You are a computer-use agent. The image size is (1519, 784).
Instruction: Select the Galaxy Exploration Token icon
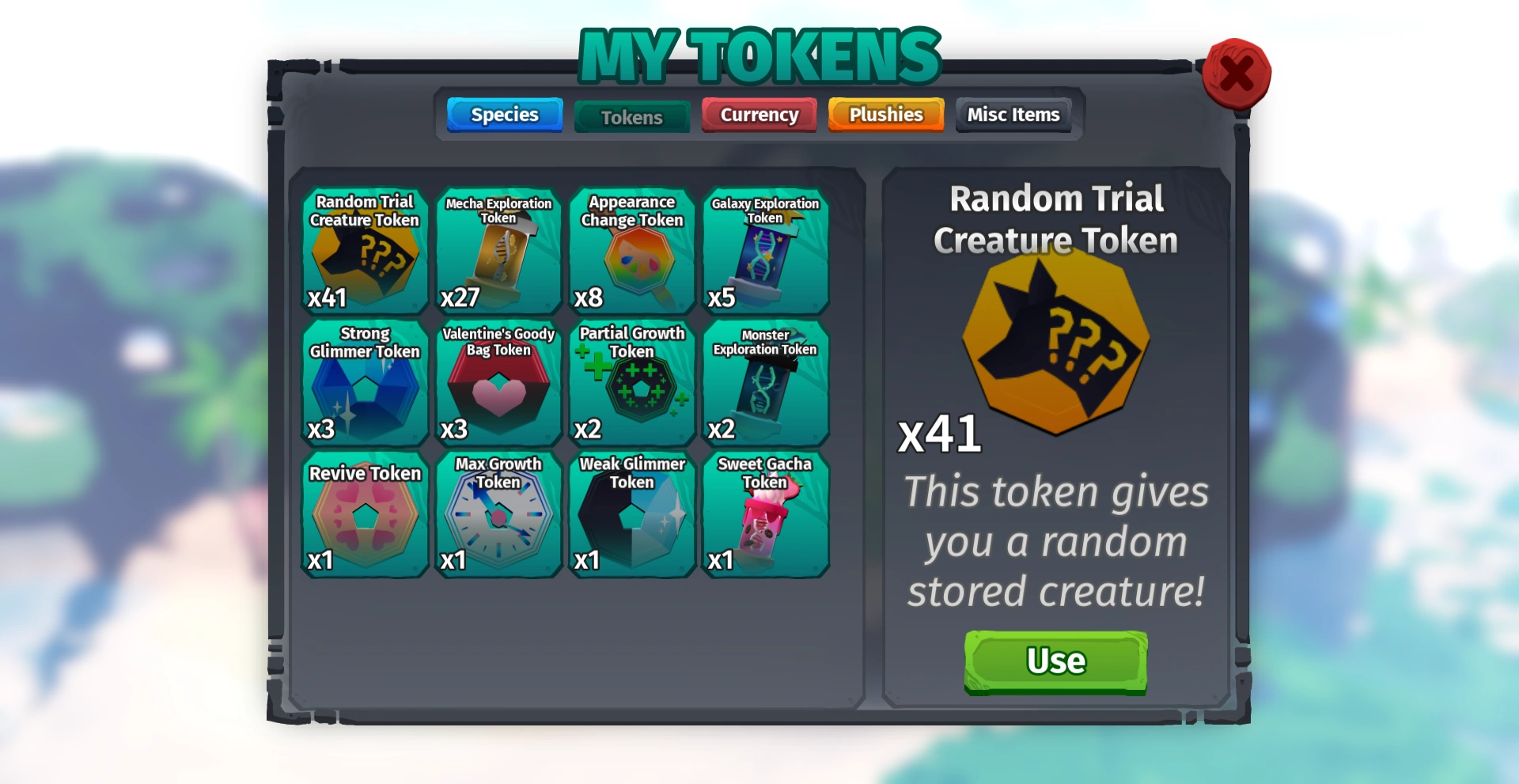(765, 252)
